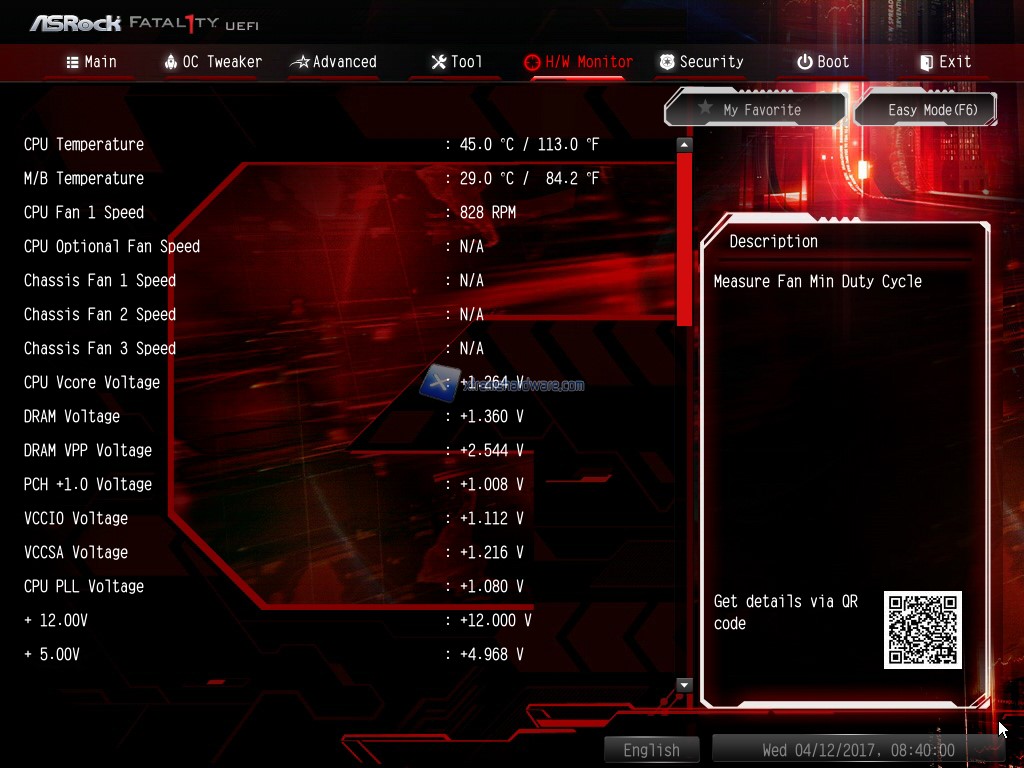The image size is (1024, 768).
Task: Open the Boot tab
Action: pyautogui.click(x=823, y=62)
